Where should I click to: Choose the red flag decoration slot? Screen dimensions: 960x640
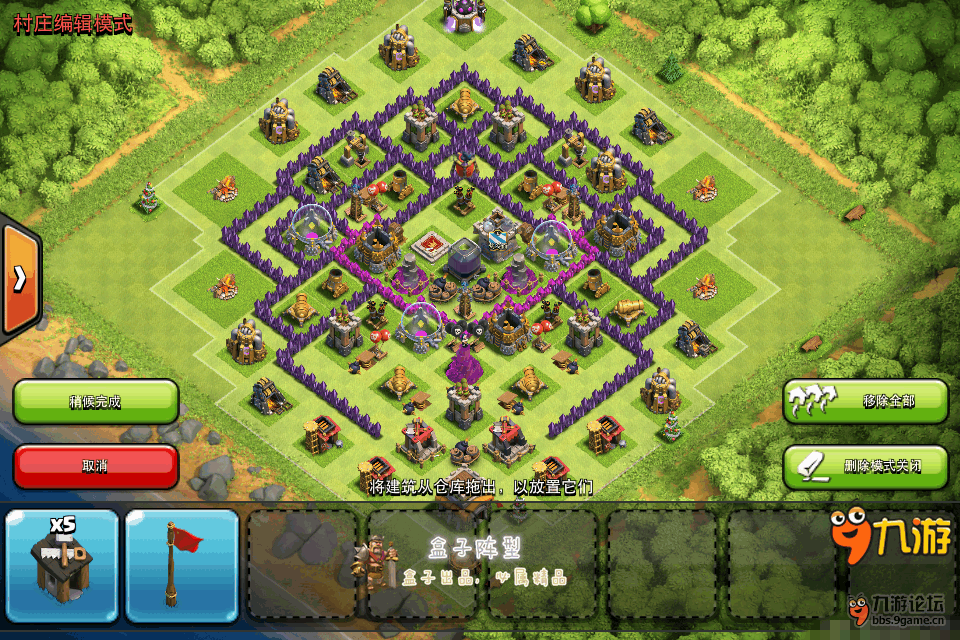click(182, 565)
